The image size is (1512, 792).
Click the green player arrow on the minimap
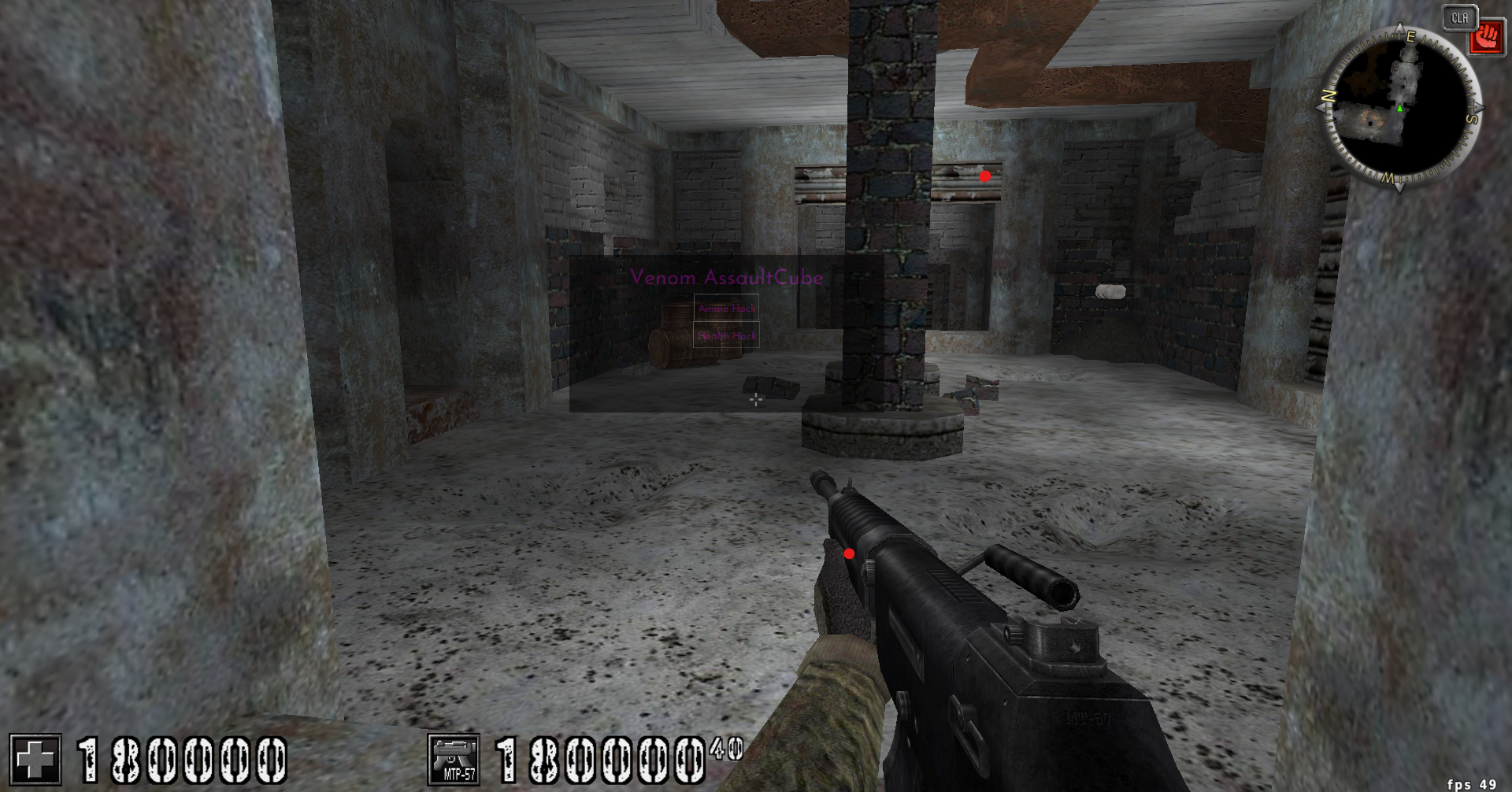pos(1399,109)
